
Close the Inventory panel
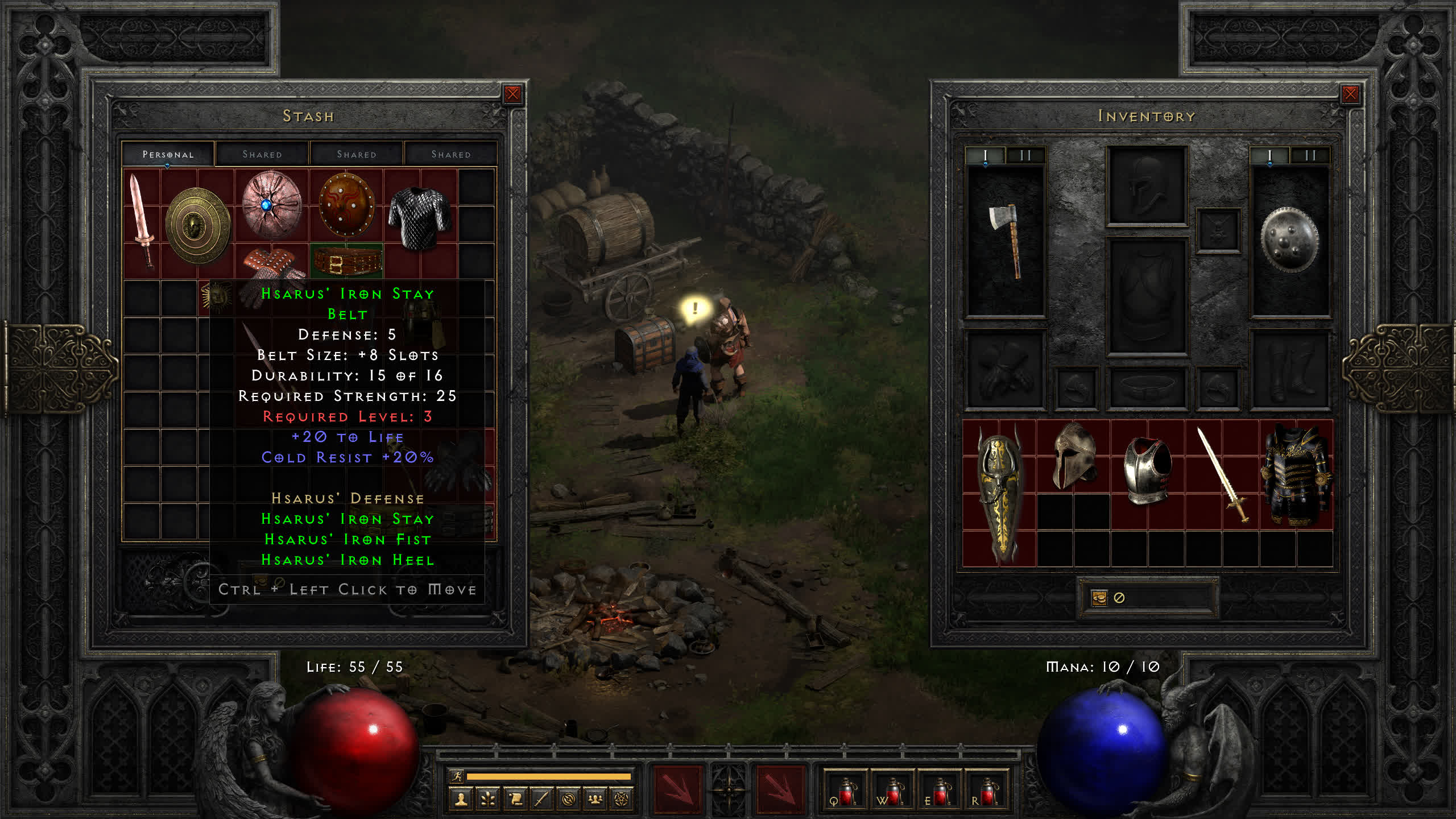coord(1350,94)
